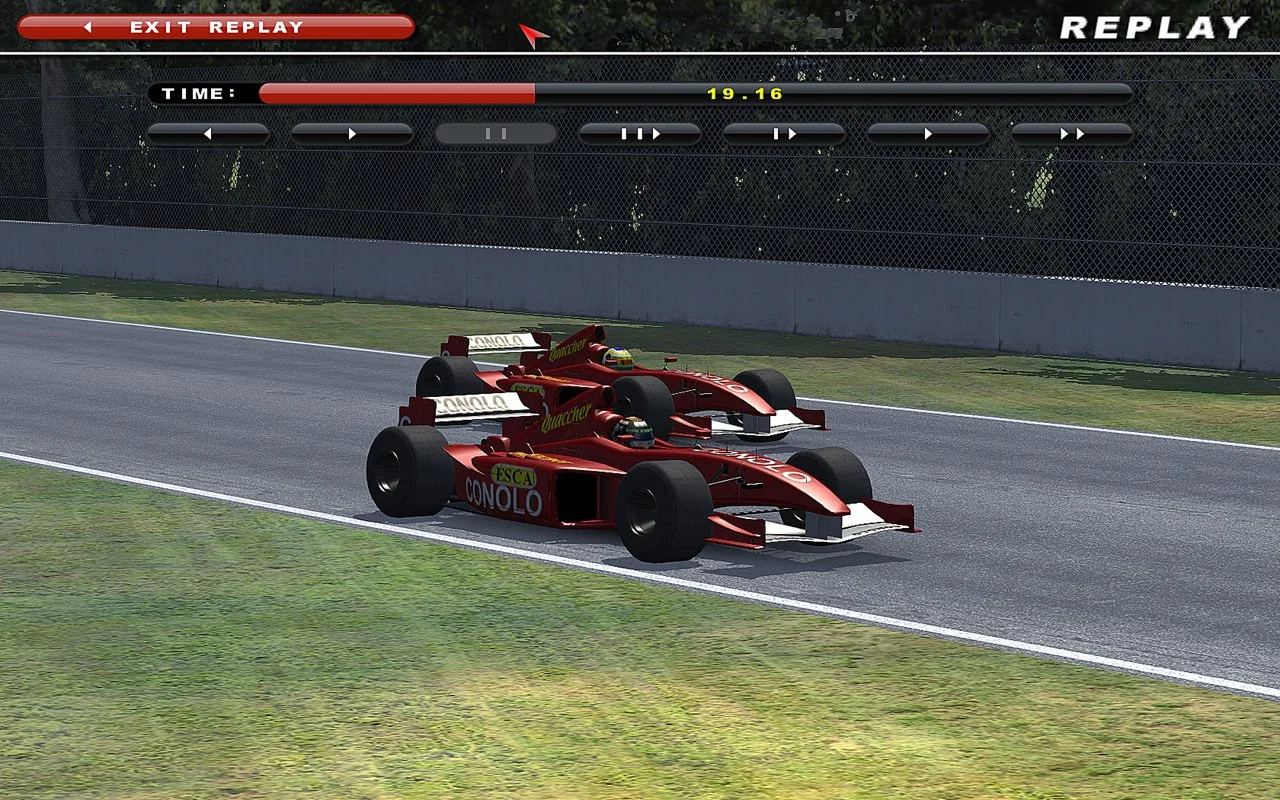Screen dimensions: 1280x800
Task: Exit the replay viewer
Action: point(220,27)
